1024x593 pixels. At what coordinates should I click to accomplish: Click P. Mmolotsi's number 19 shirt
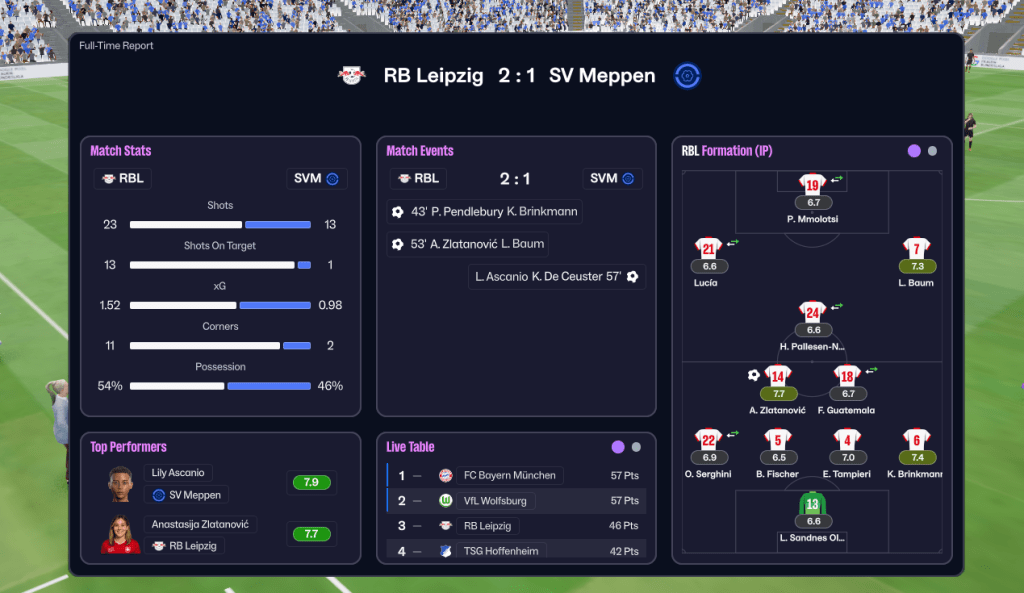point(812,185)
